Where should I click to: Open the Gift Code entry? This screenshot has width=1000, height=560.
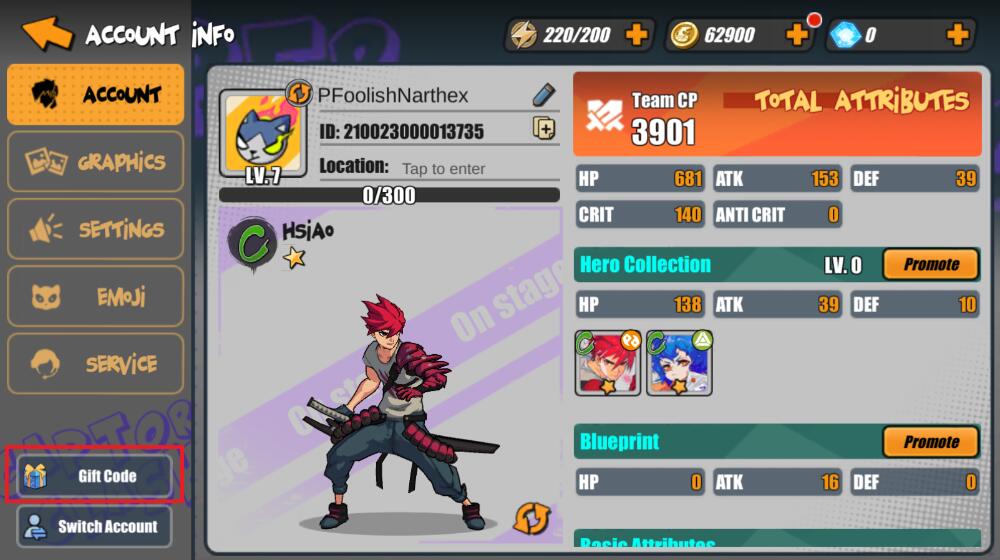click(x=94, y=476)
